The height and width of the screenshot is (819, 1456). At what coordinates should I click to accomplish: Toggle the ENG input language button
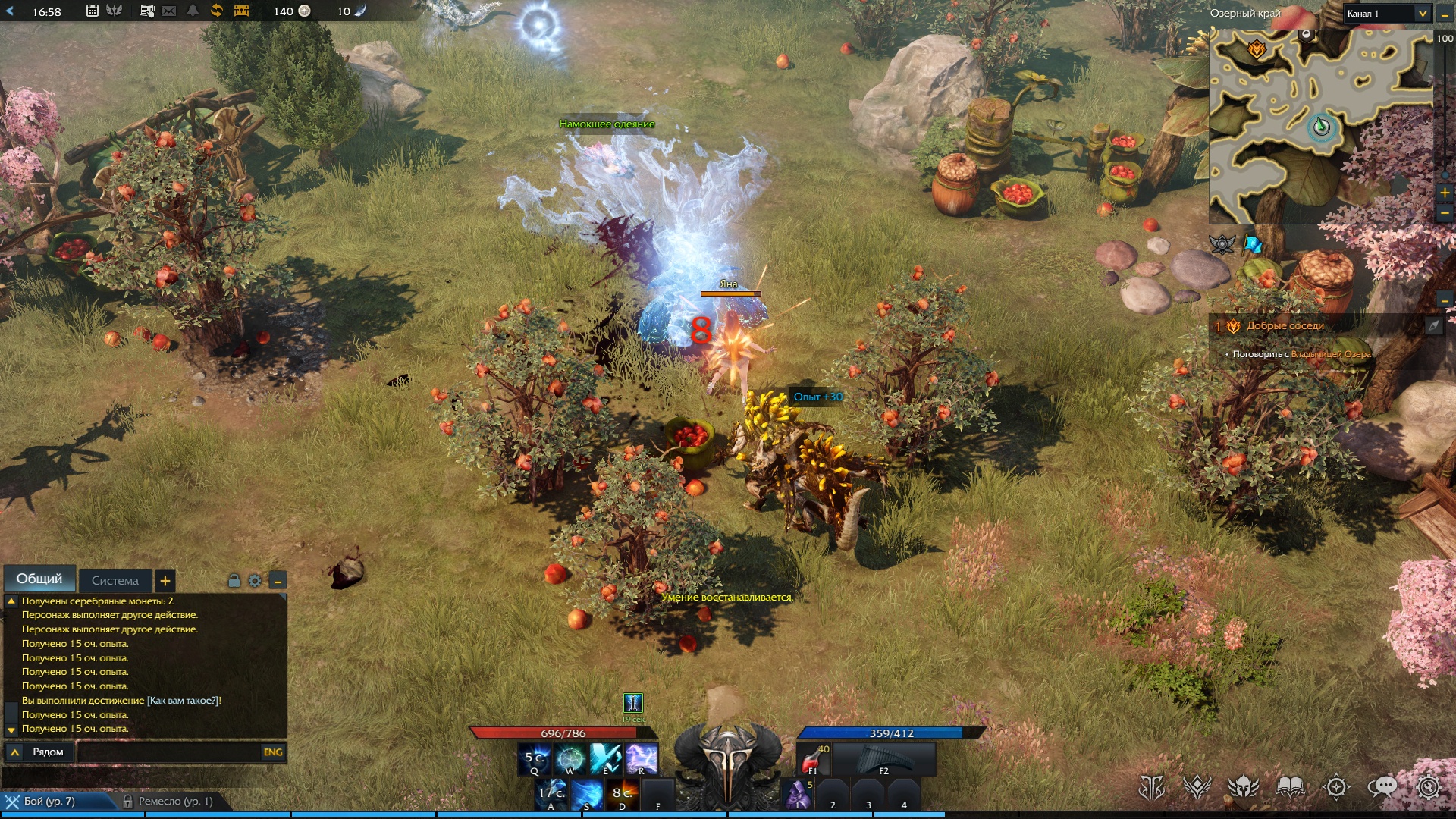point(273,752)
